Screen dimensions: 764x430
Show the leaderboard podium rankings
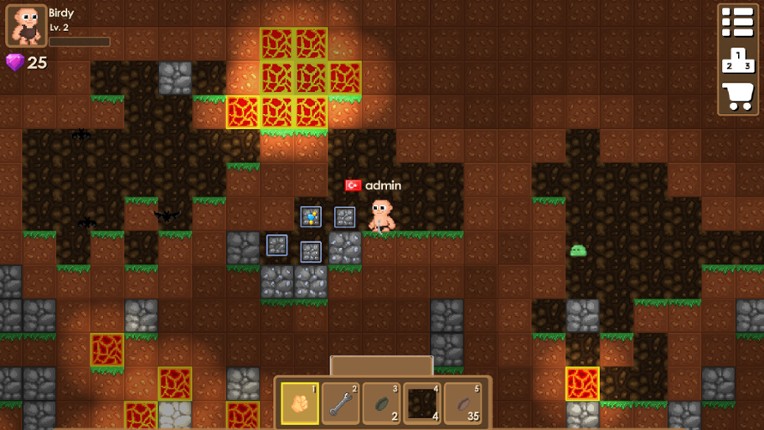click(737, 60)
